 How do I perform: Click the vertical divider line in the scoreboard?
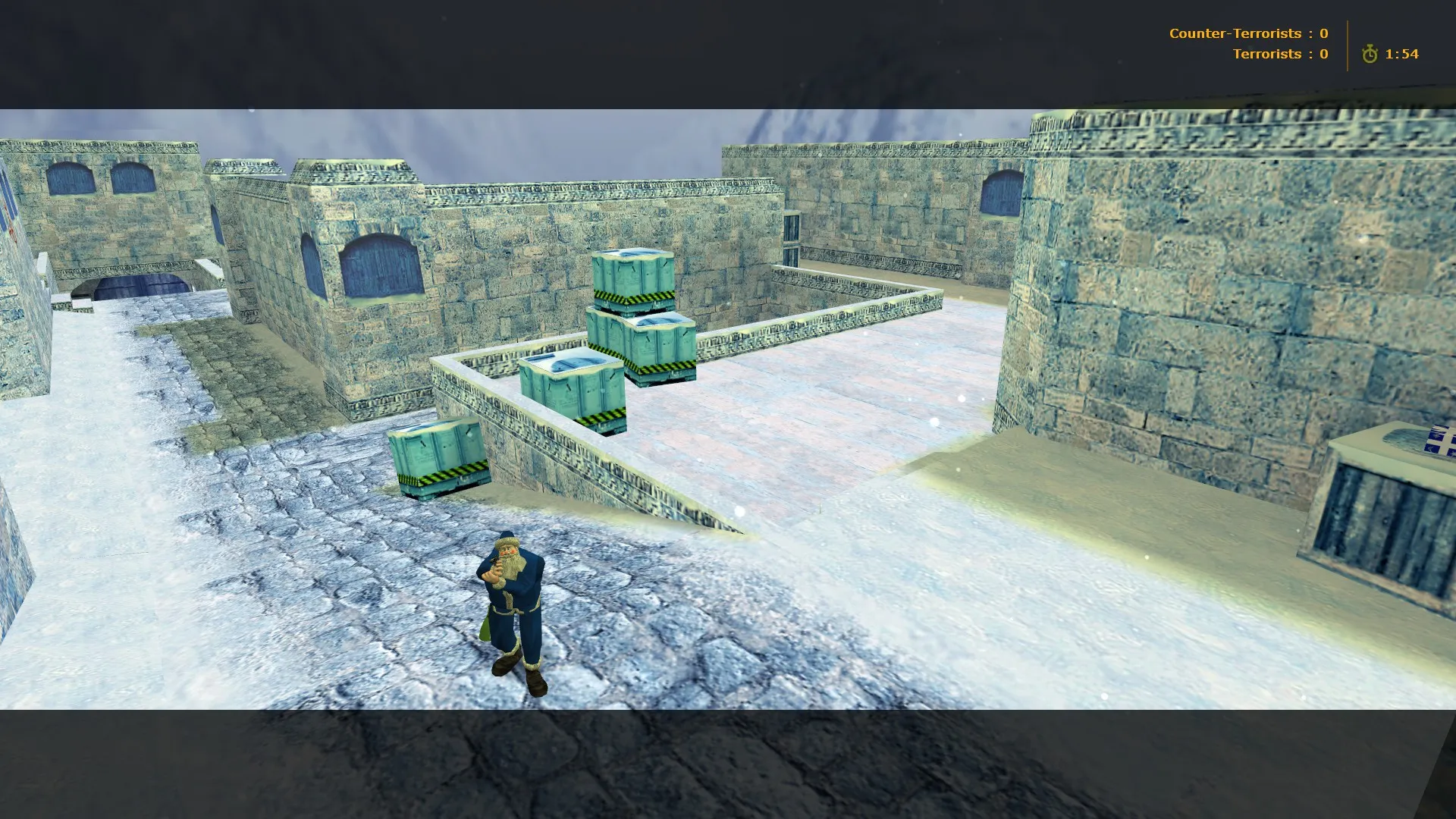click(1347, 44)
